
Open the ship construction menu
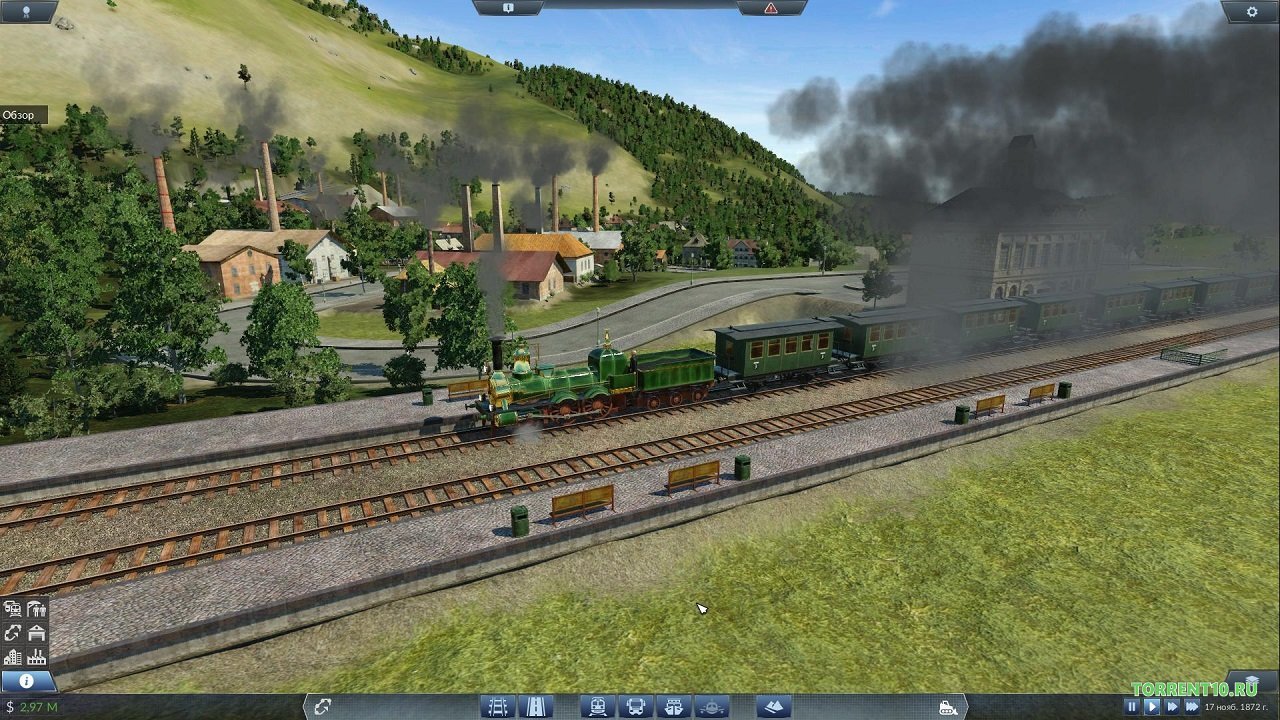pos(672,706)
